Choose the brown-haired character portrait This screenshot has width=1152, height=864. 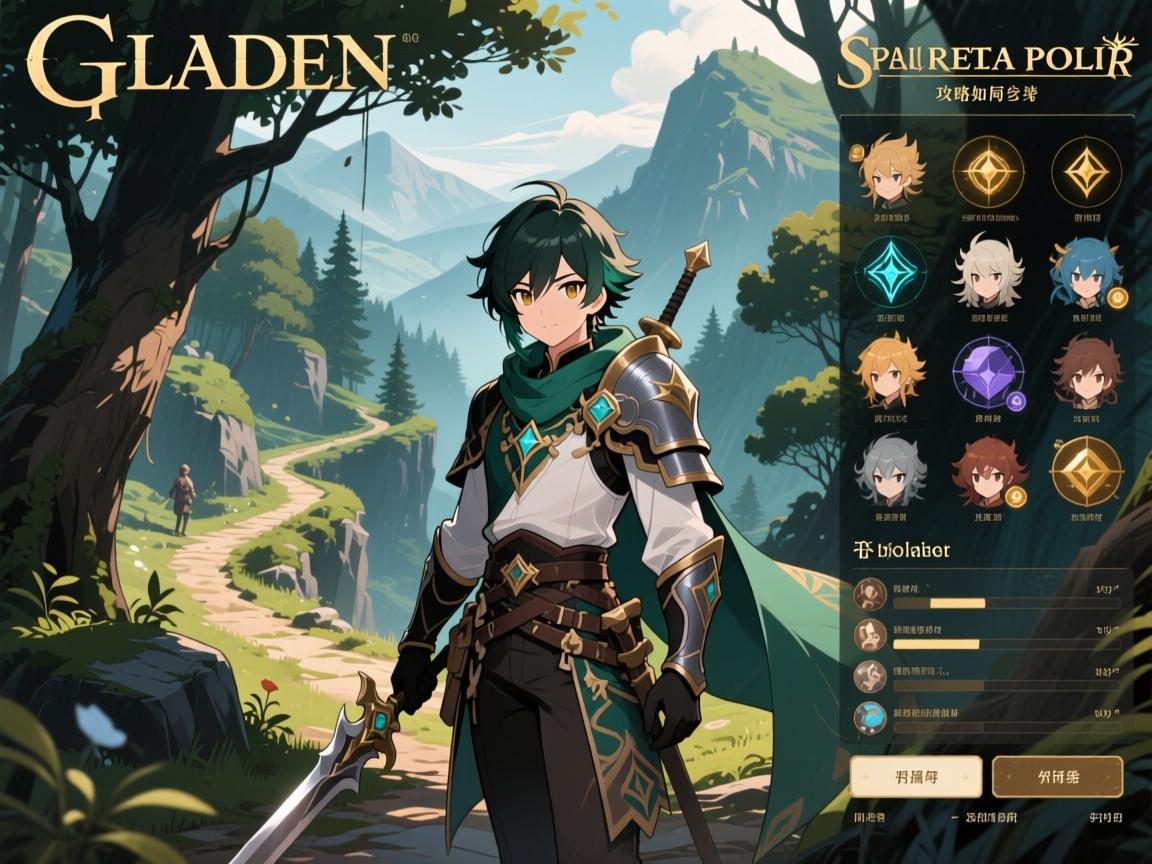pyautogui.click(x=1086, y=371)
